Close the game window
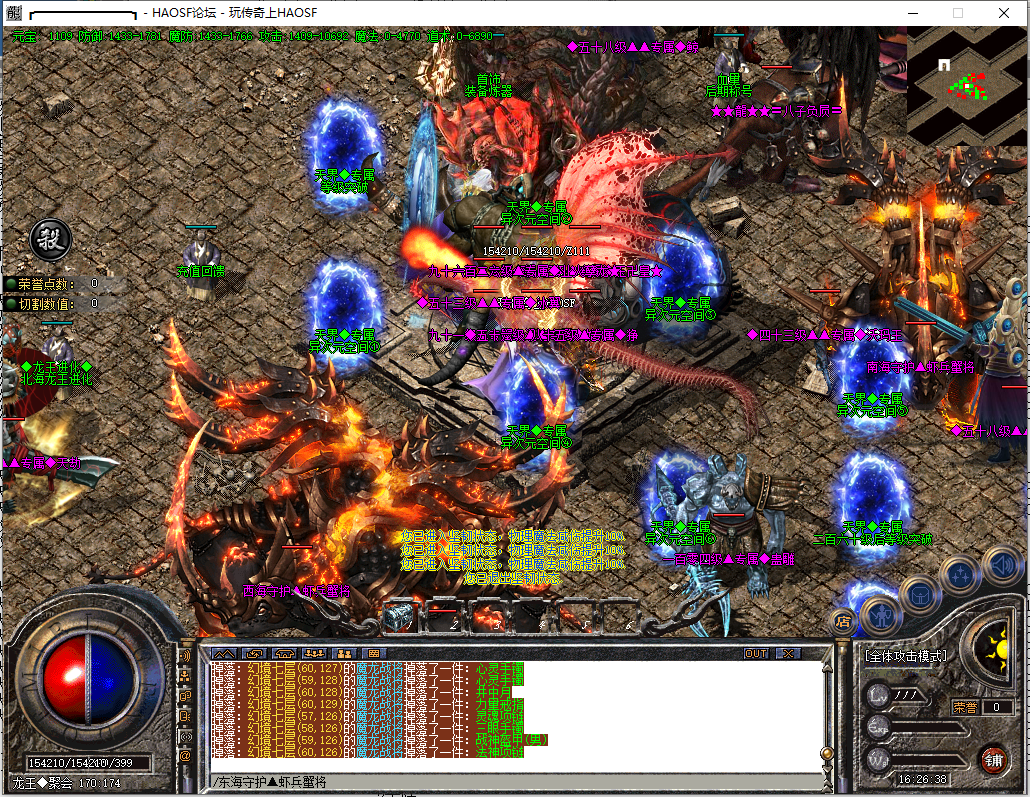Screen dimensions: 1030x797 click(1003, 13)
